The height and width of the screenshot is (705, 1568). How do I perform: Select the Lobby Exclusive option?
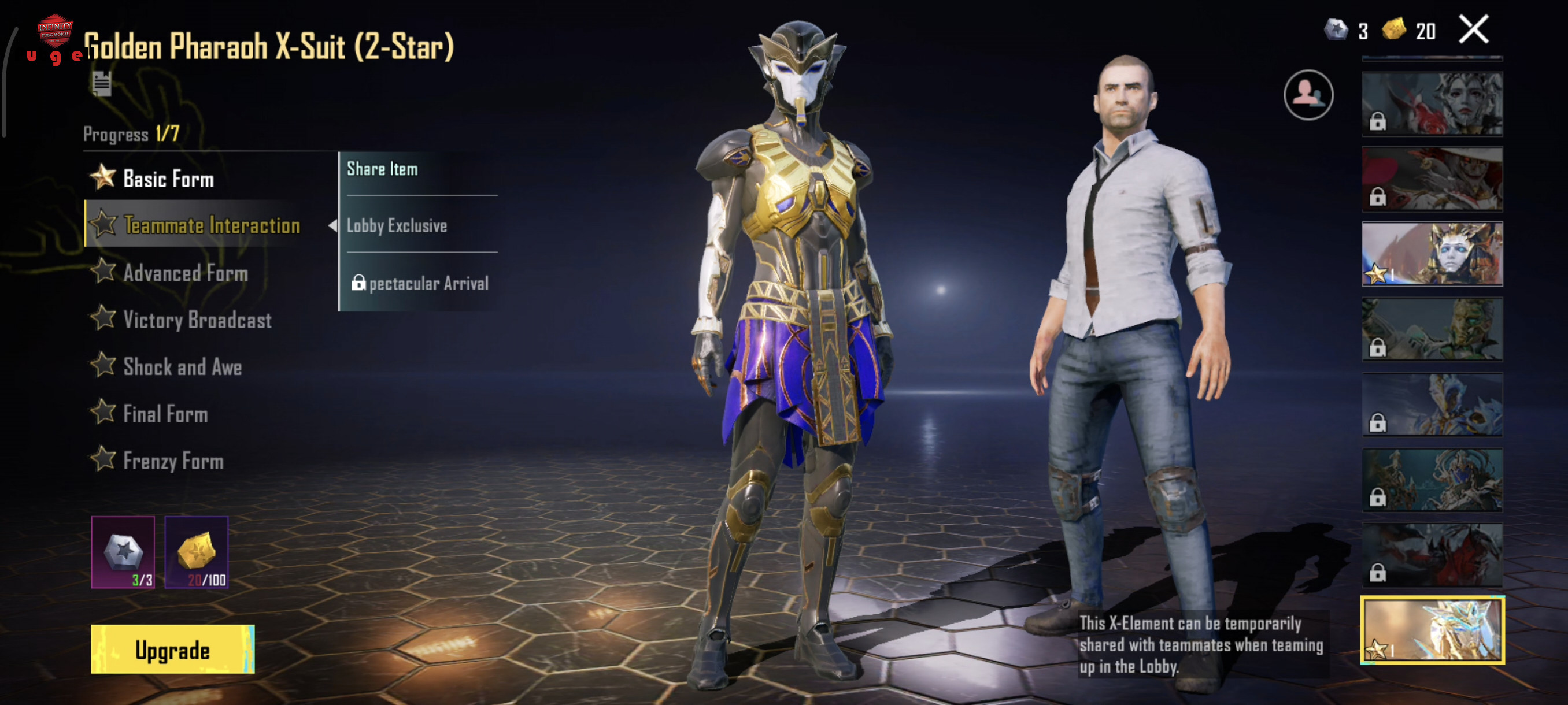pos(397,226)
